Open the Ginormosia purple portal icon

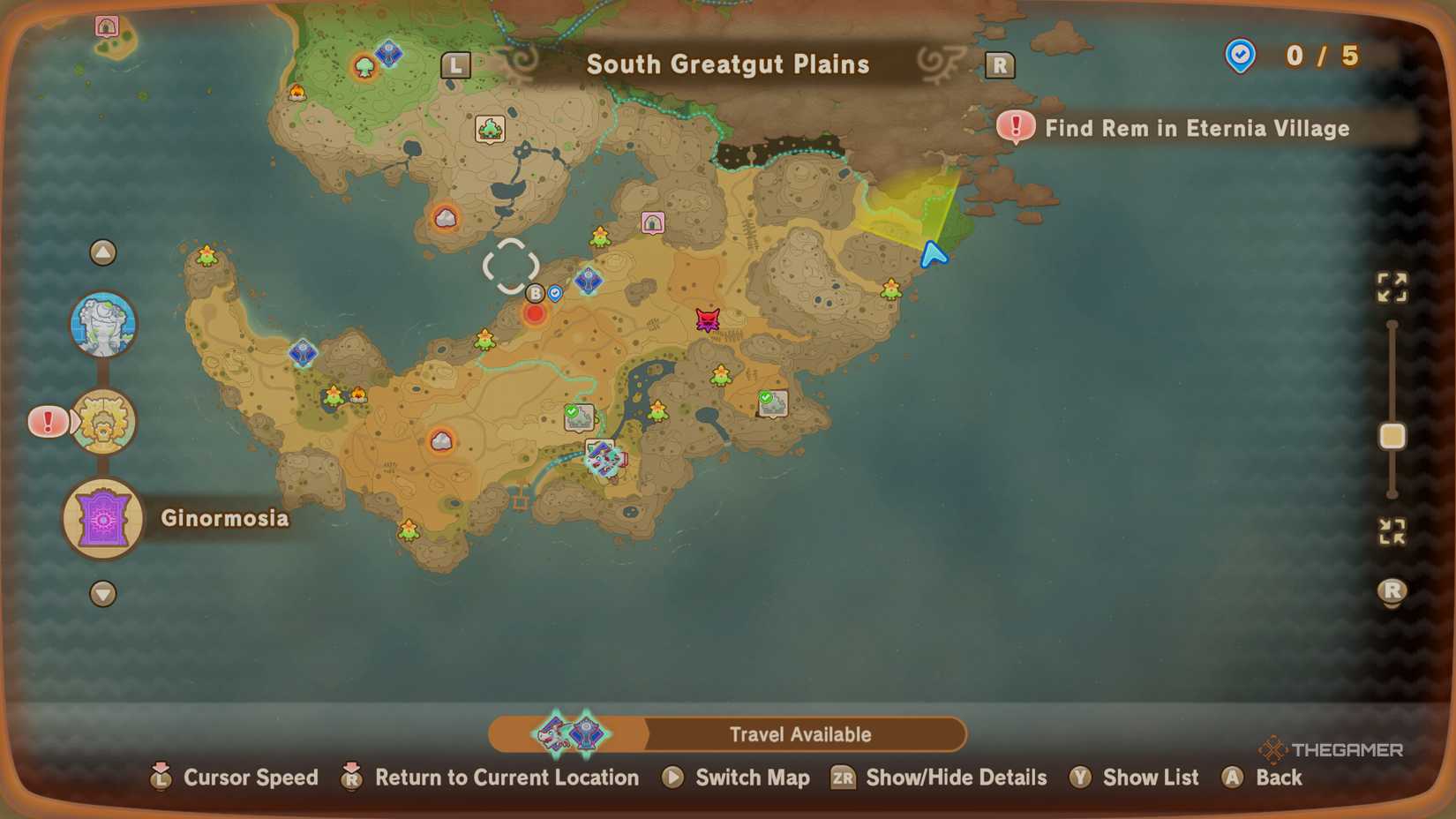101,519
